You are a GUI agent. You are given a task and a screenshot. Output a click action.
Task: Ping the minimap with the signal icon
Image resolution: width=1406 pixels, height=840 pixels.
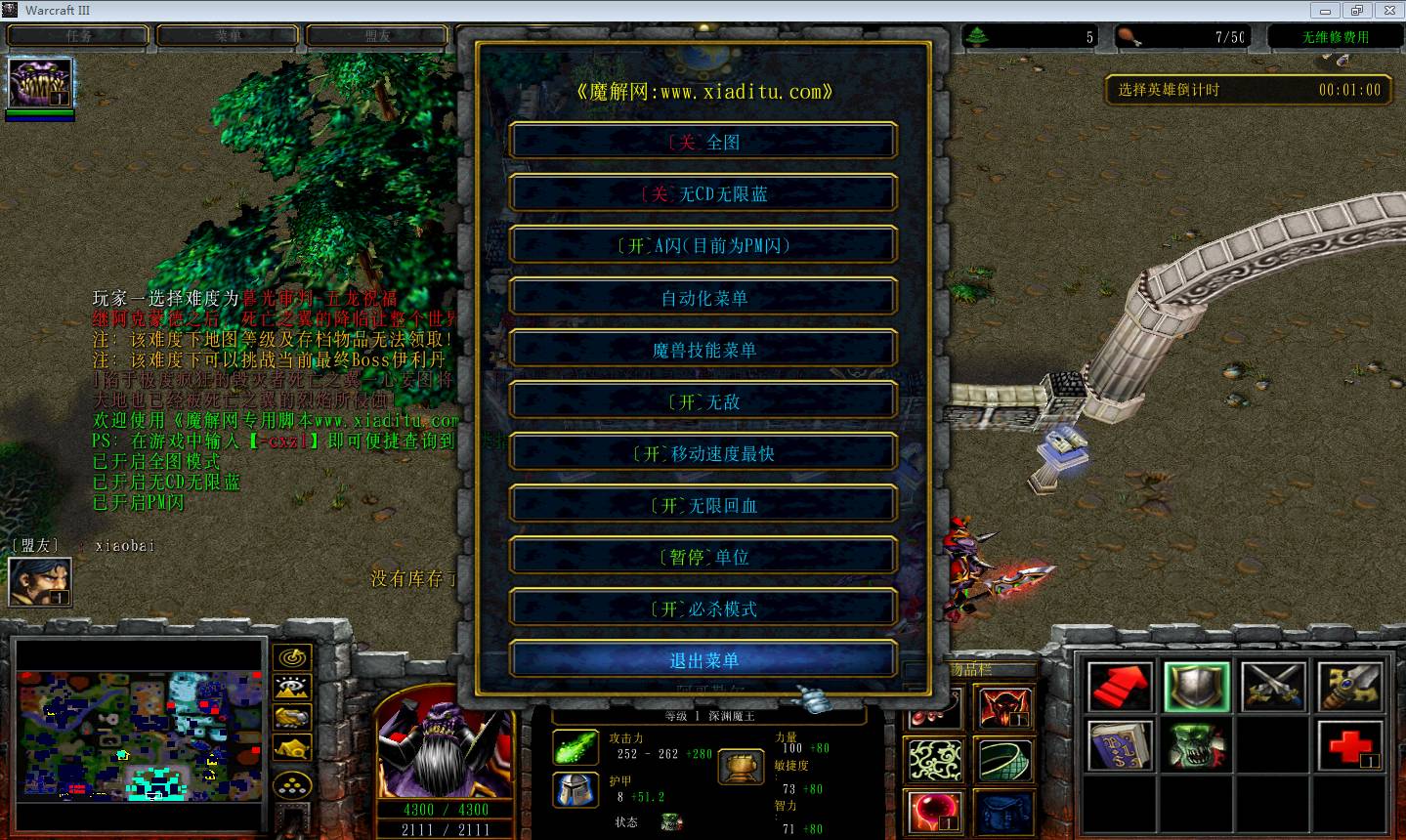point(291,656)
